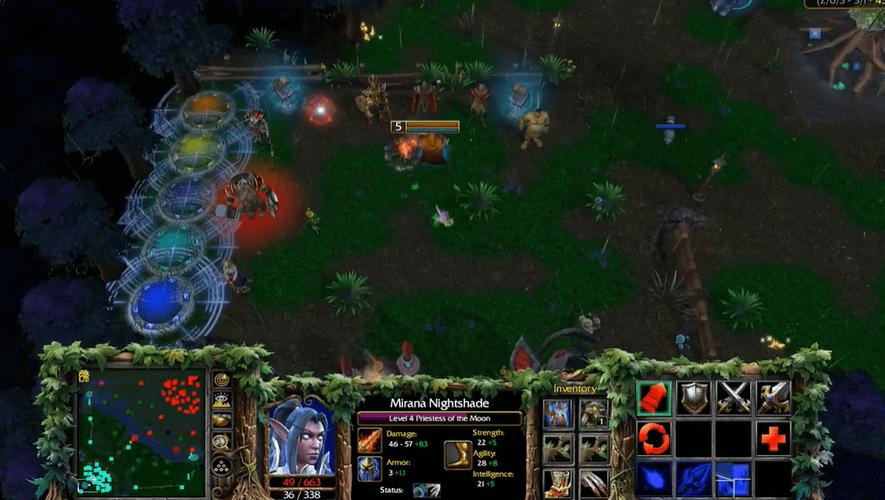Open the red cross hero abilities menu

point(773,438)
